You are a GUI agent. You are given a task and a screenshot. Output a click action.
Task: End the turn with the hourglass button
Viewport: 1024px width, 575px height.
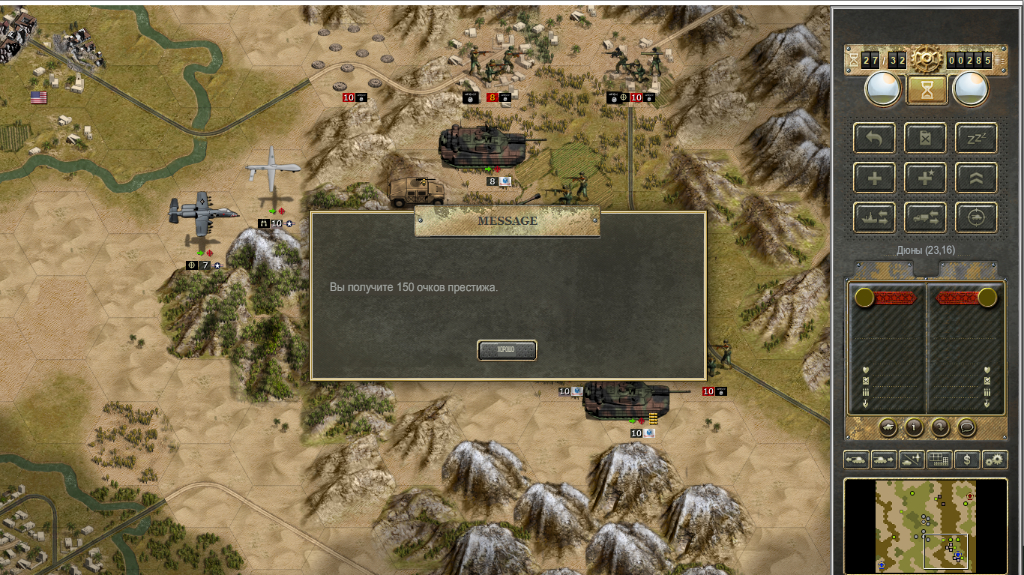(x=926, y=90)
